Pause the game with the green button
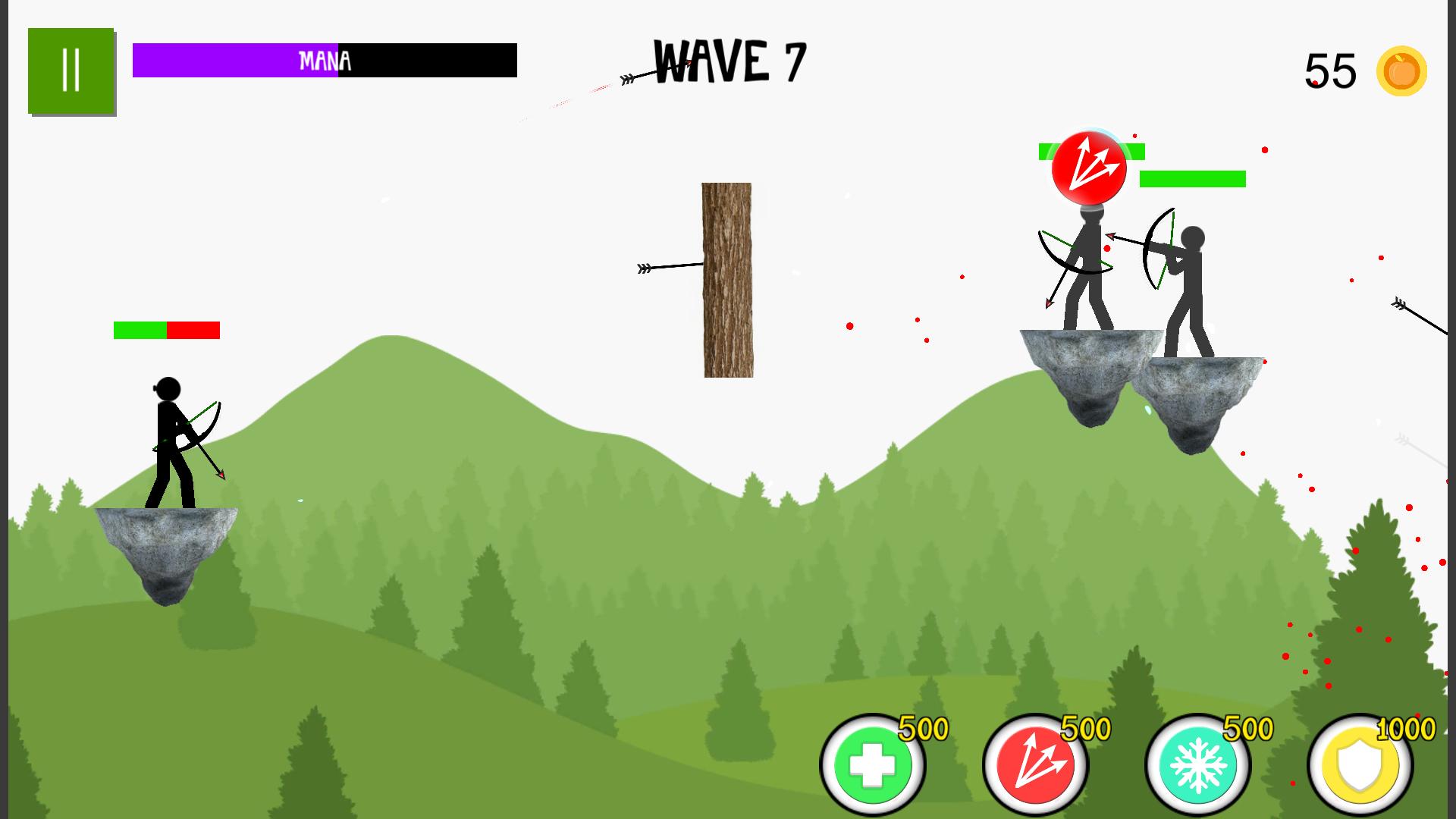 point(71,71)
